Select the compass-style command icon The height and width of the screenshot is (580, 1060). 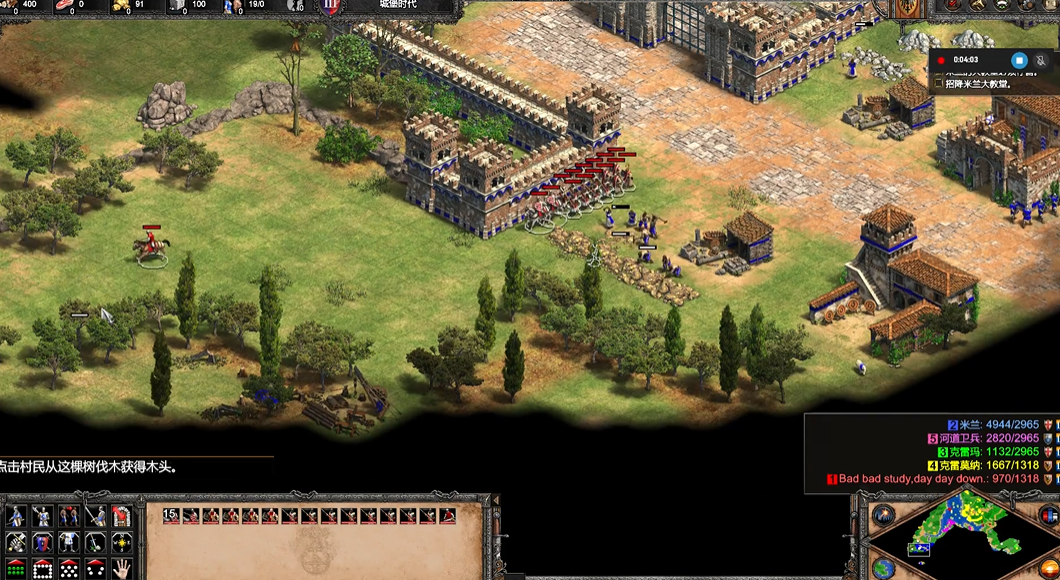pos(122,543)
